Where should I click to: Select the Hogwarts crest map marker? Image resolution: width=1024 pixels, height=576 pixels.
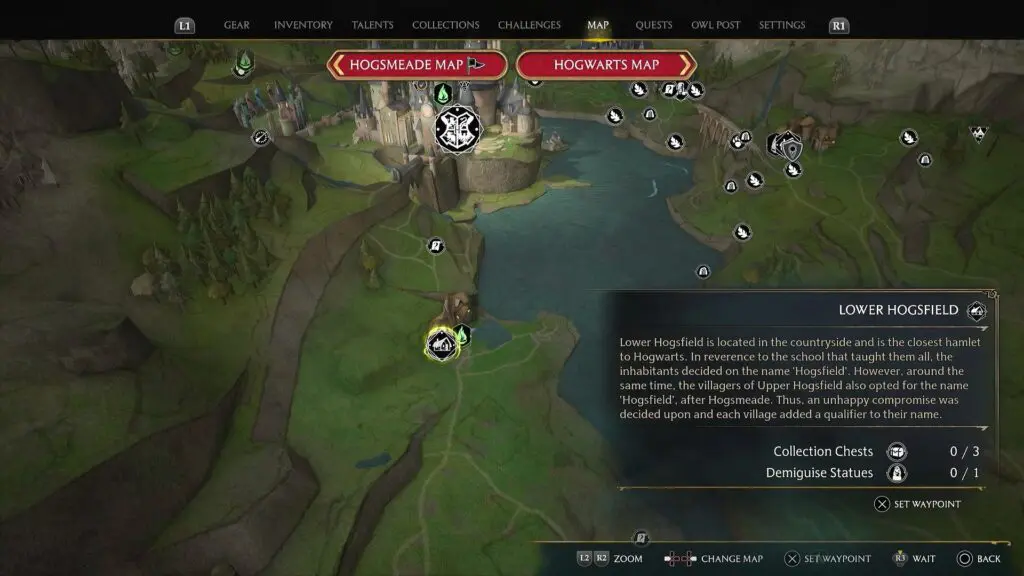tap(458, 129)
